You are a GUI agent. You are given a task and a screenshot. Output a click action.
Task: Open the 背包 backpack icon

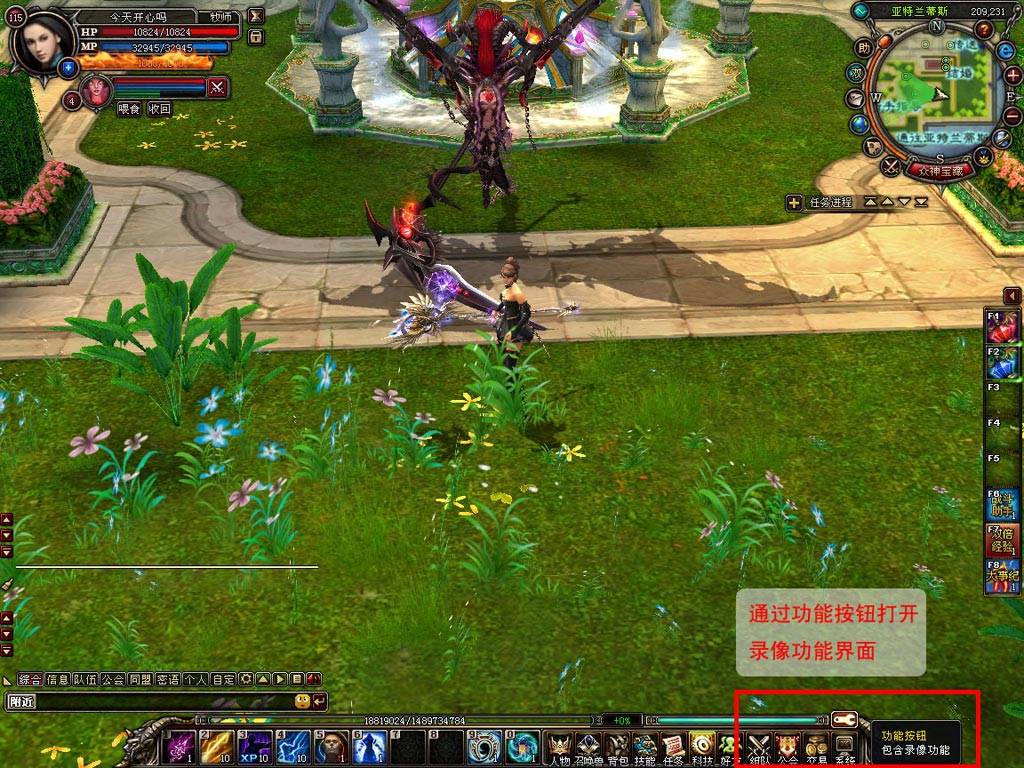point(617,747)
